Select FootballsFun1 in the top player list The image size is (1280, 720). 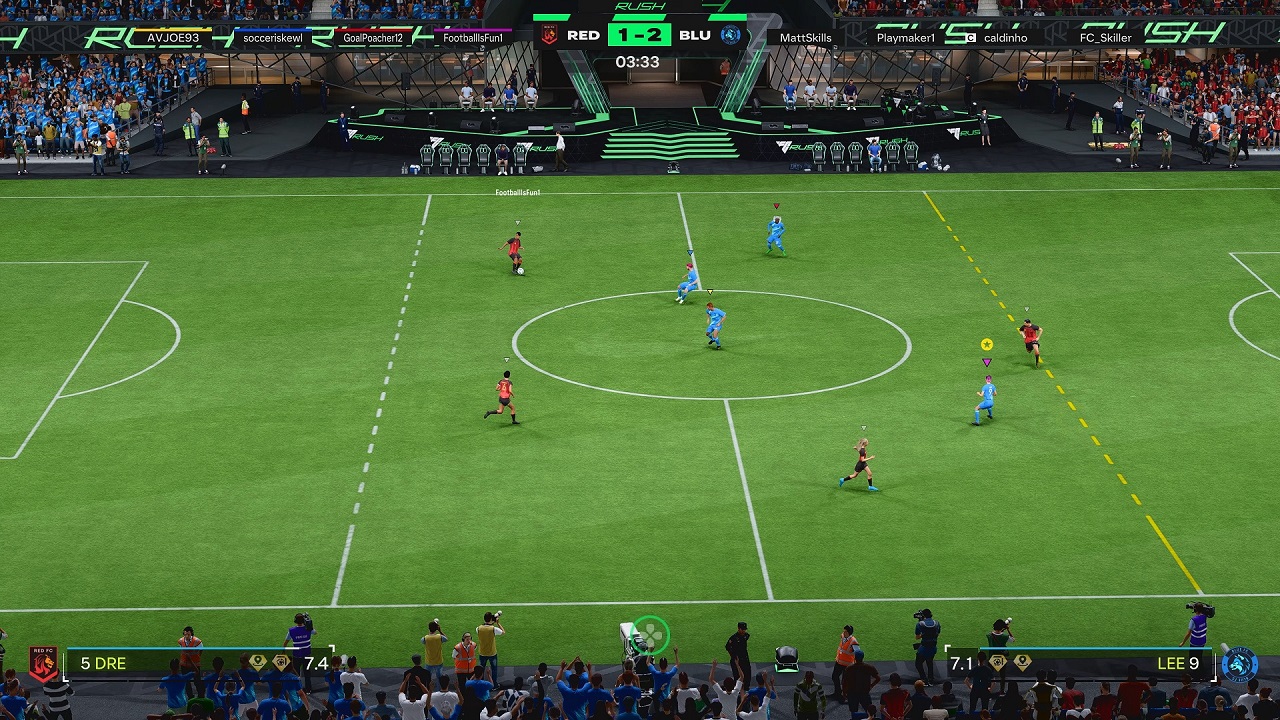click(x=474, y=38)
